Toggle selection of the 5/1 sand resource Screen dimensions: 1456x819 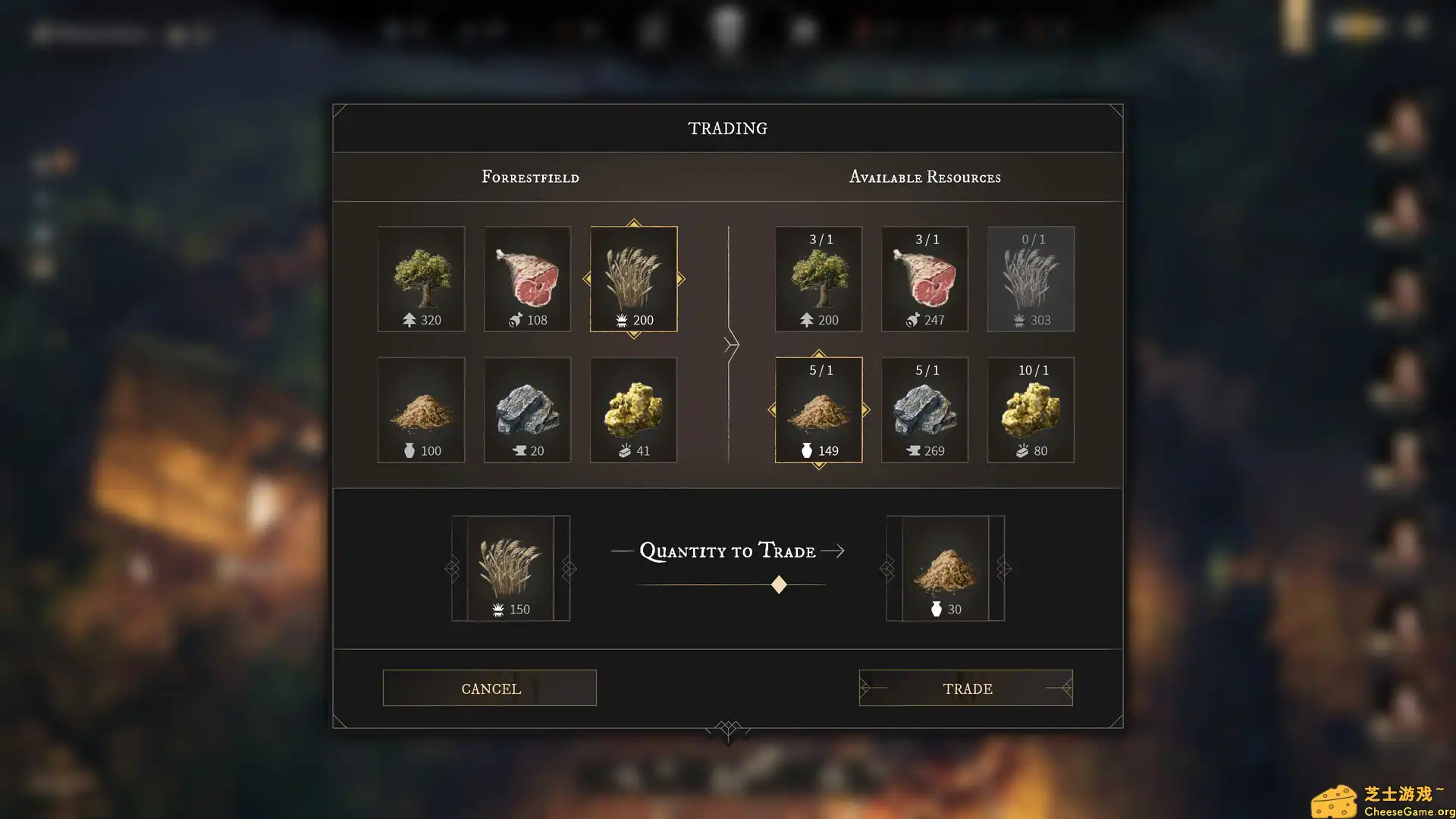coord(818,409)
